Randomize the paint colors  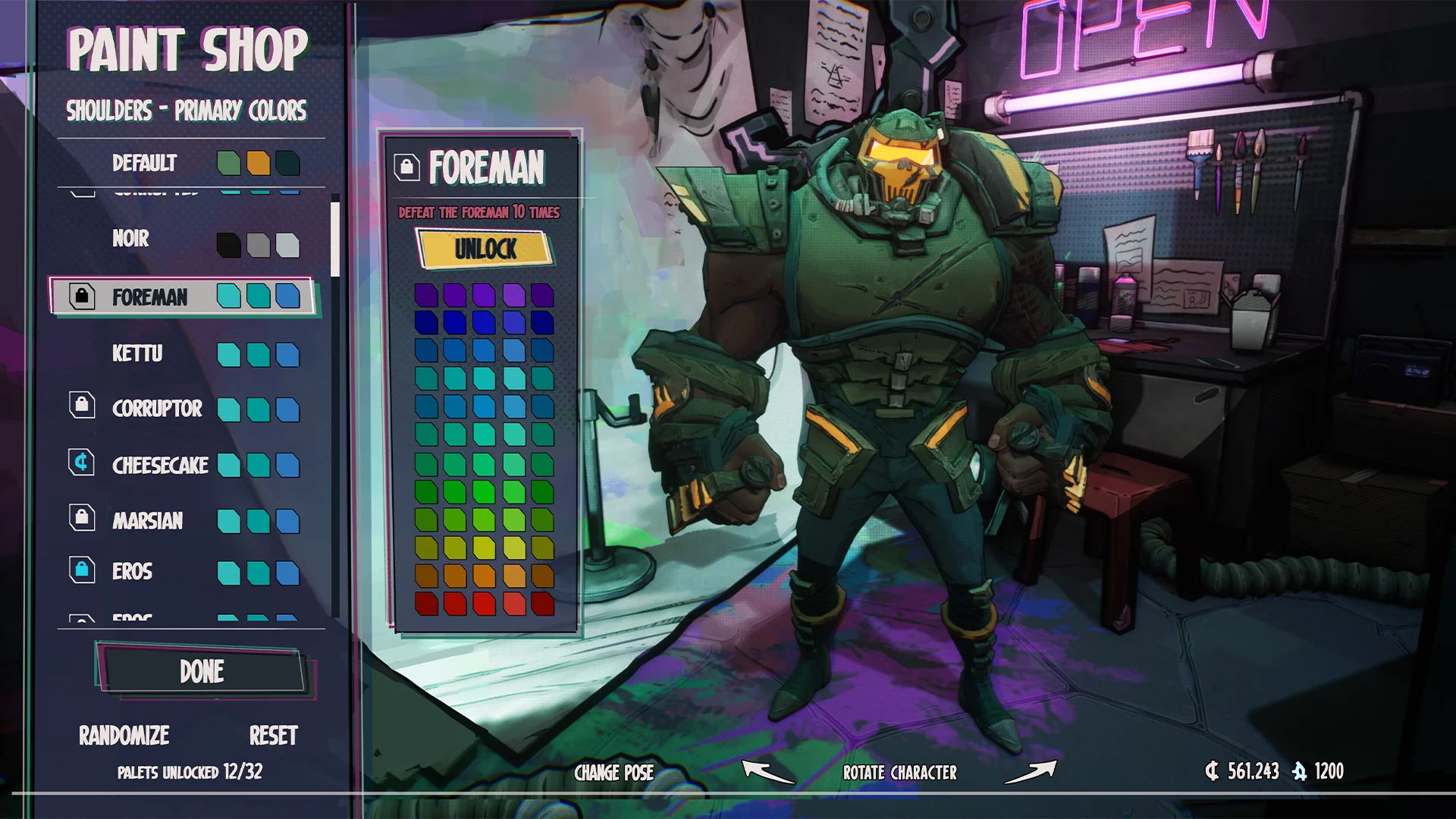click(124, 736)
